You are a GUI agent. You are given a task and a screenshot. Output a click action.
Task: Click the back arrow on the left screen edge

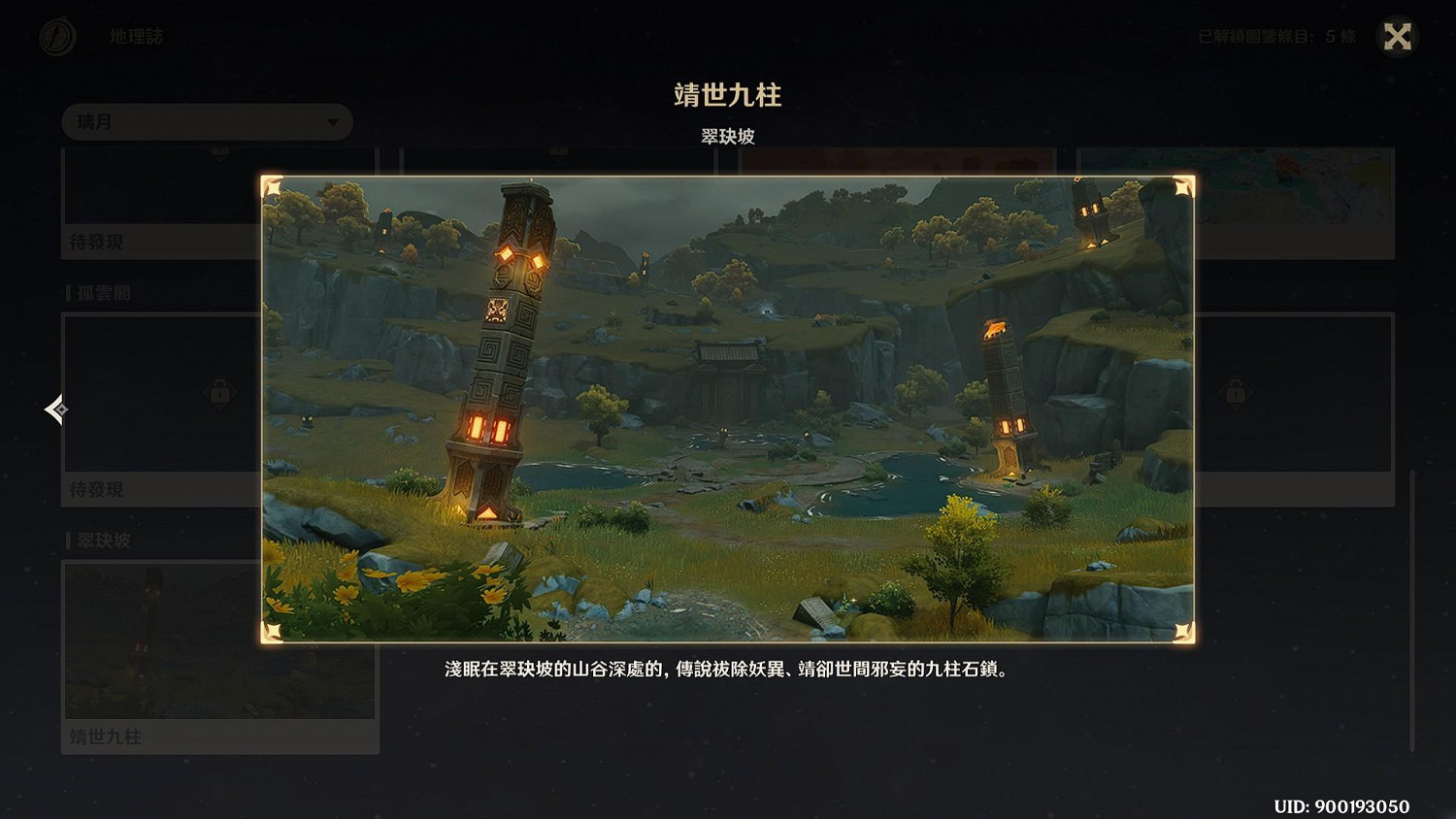coord(55,409)
